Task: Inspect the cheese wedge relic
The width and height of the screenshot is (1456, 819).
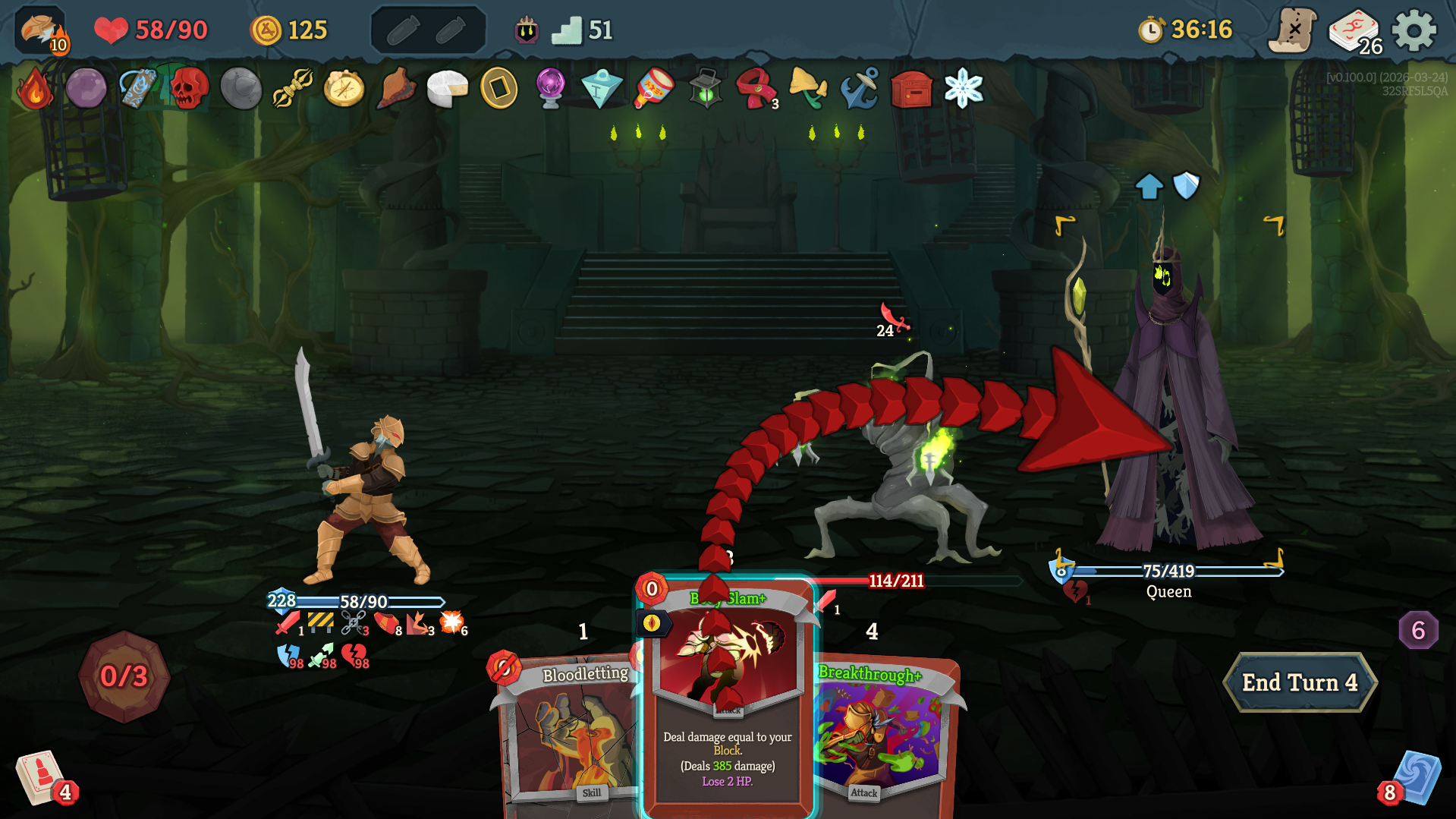Action: click(x=447, y=89)
